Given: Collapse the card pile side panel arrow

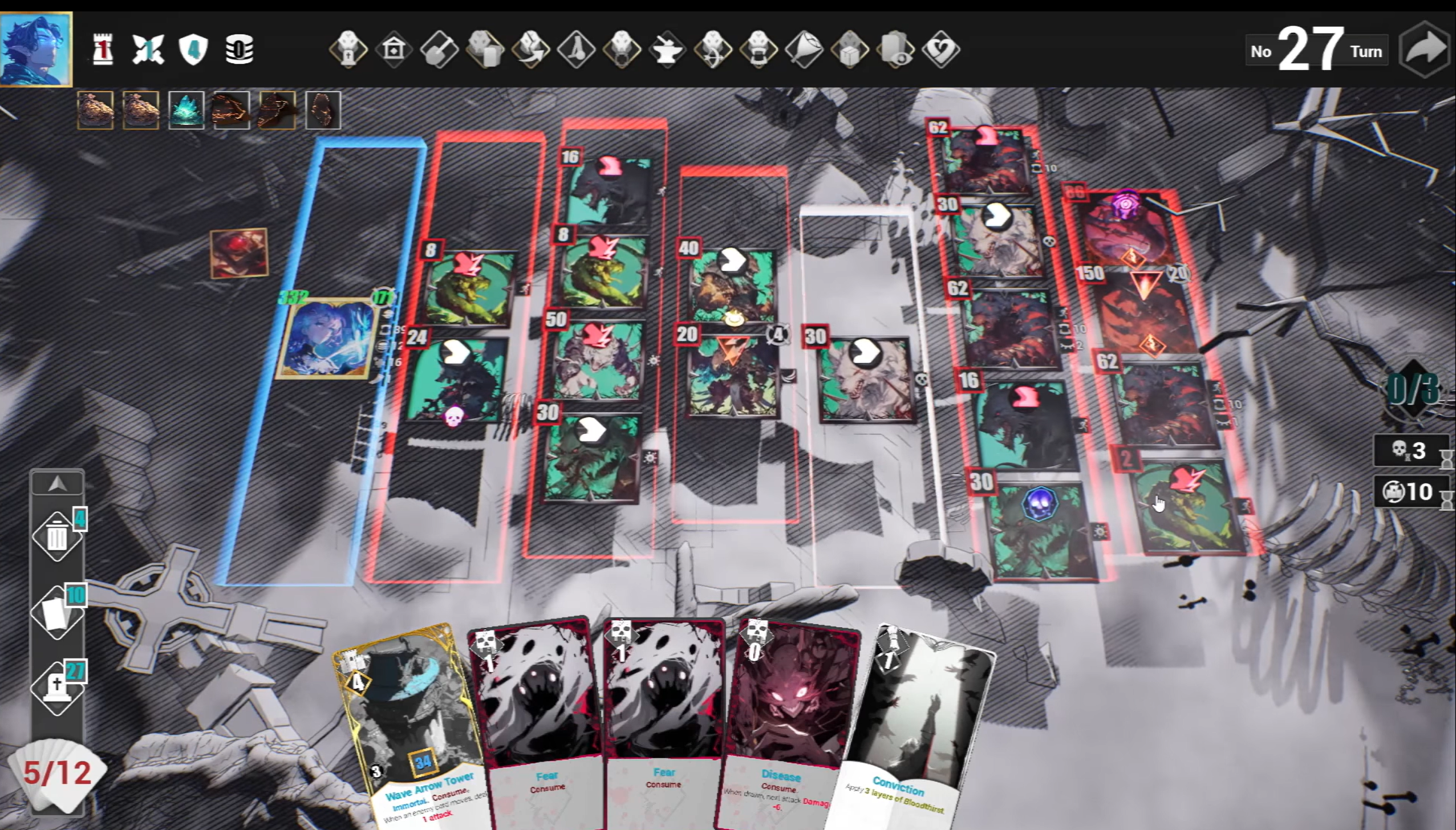Looking at the screenshot, I should click(x=57, y=484).
